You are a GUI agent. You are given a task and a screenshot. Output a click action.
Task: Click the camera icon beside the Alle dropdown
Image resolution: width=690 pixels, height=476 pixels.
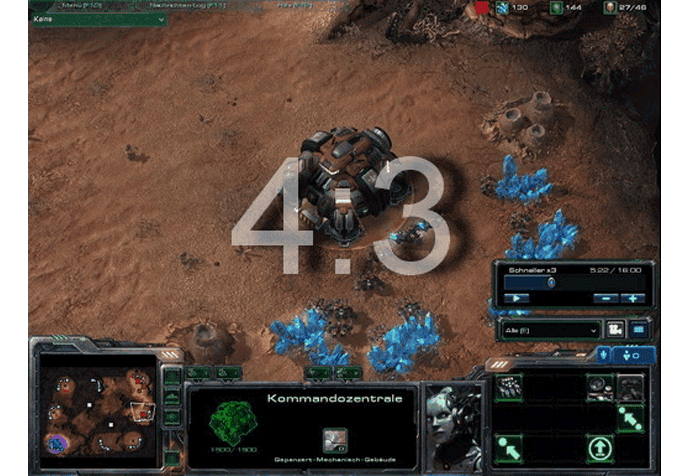(x=615, y=329)
